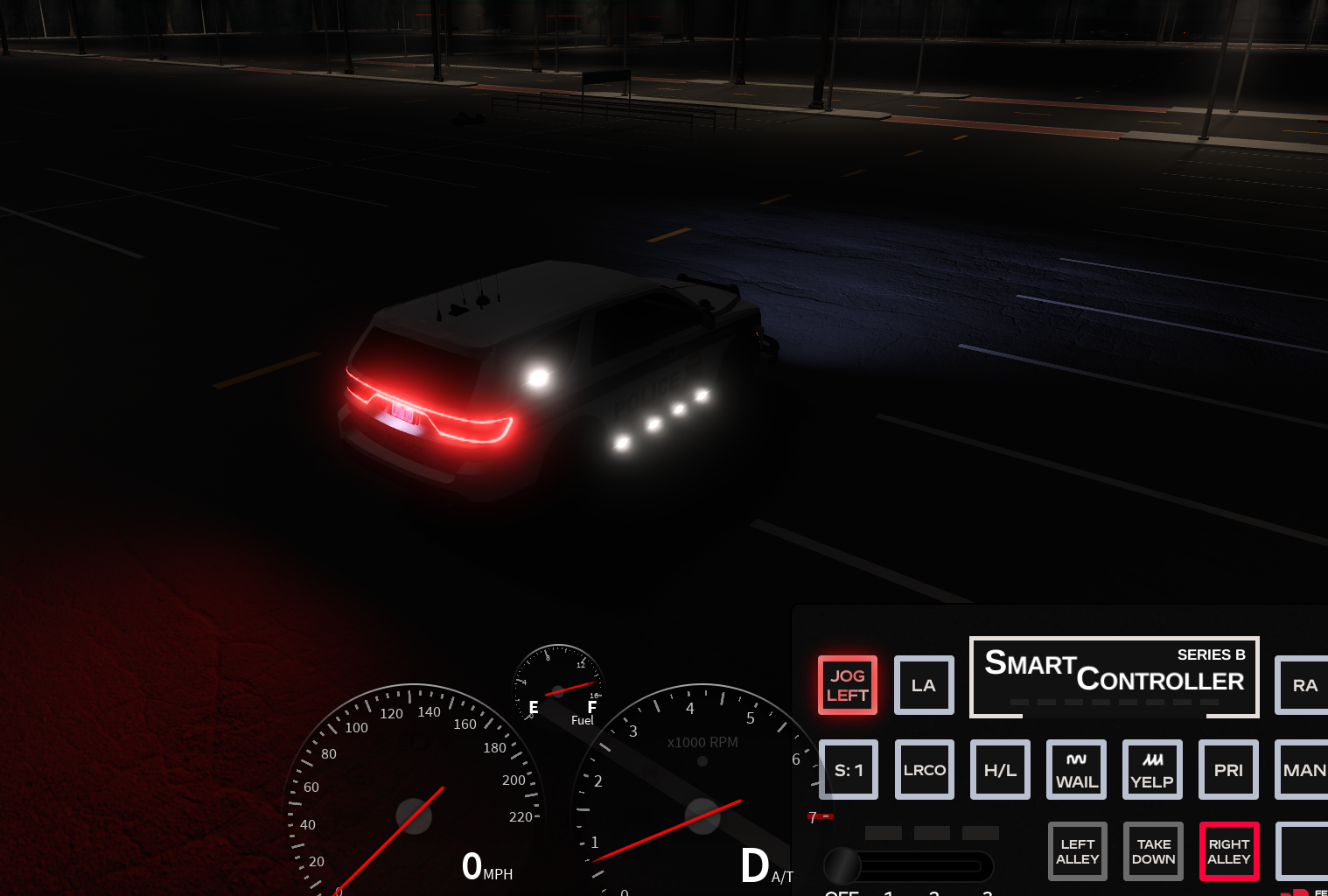The image size is (1328, 896).
Task: Turn on the TAKE DOWN lights
Action: click(1153, 851)
